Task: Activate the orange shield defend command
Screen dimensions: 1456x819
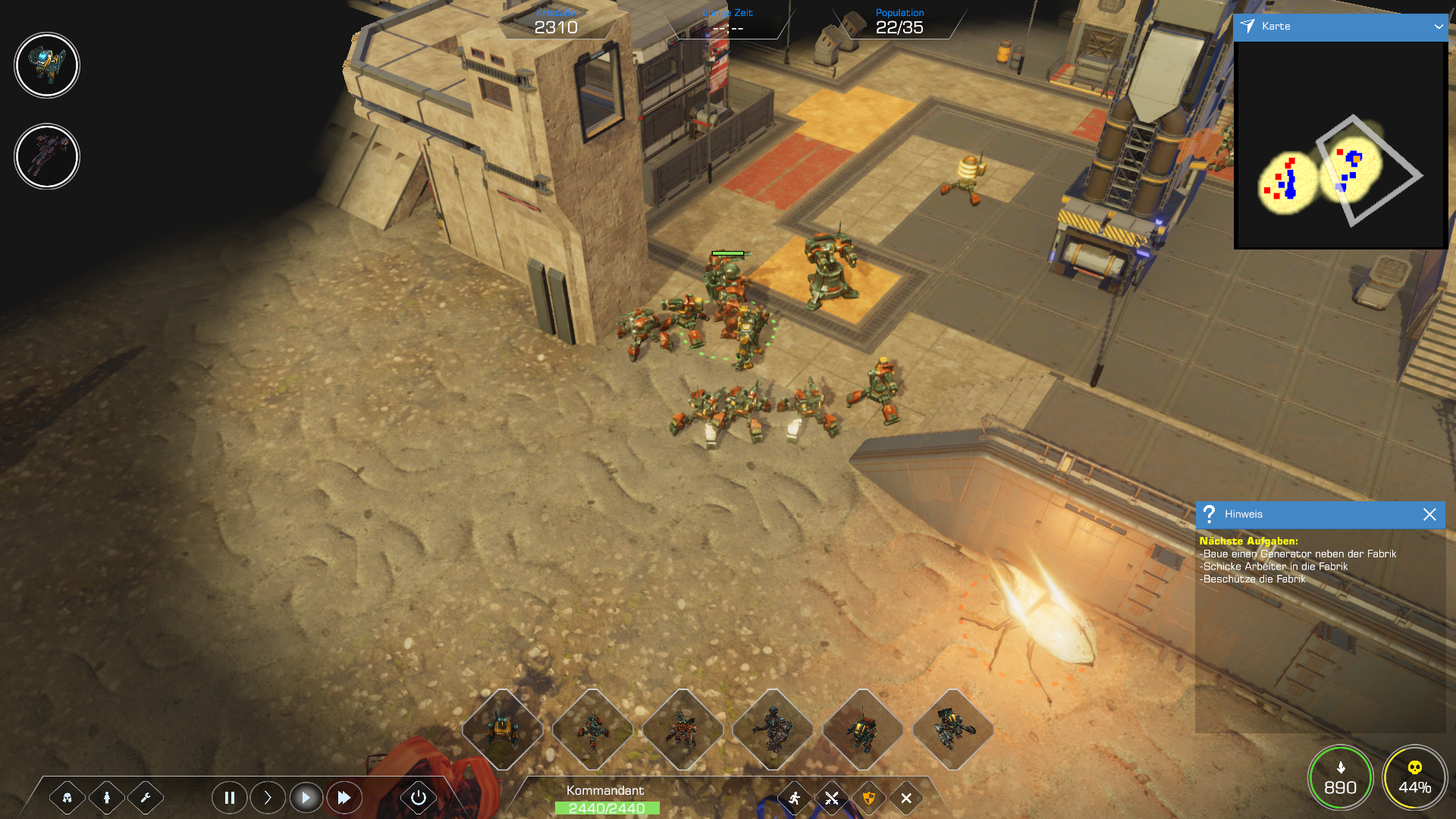Action: click(869, 798)
